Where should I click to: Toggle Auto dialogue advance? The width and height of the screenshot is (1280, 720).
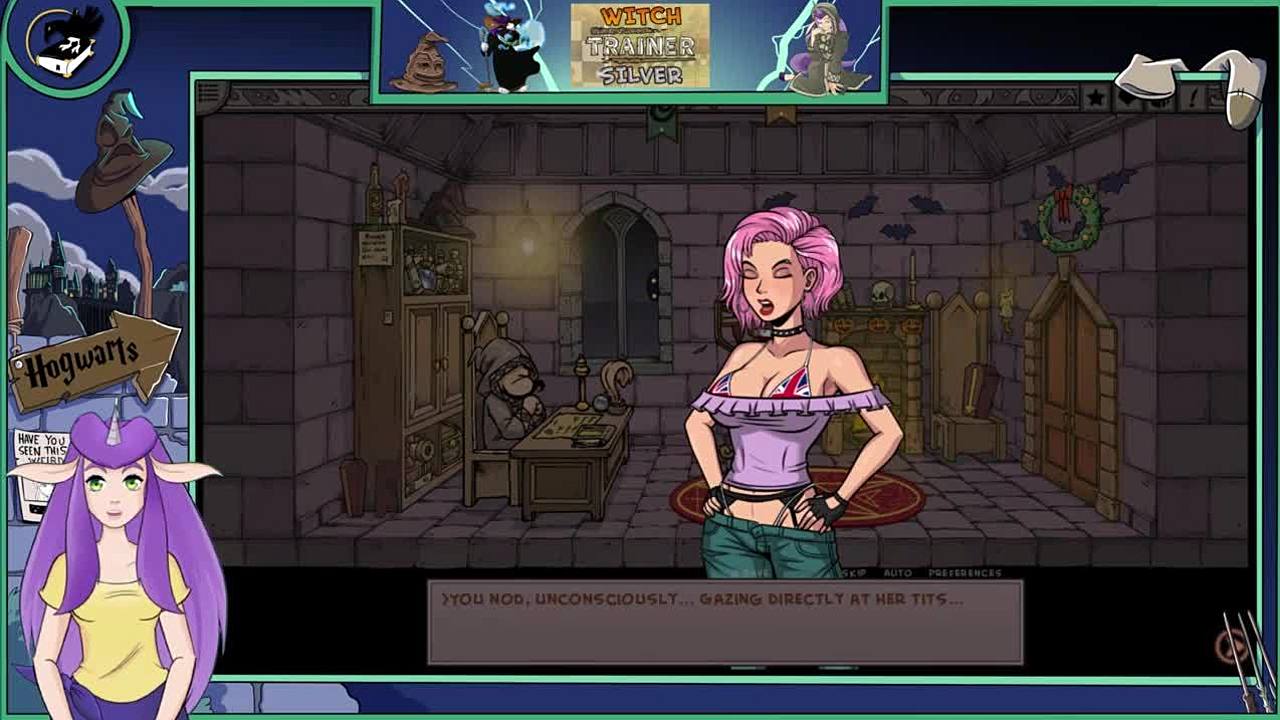897,573
